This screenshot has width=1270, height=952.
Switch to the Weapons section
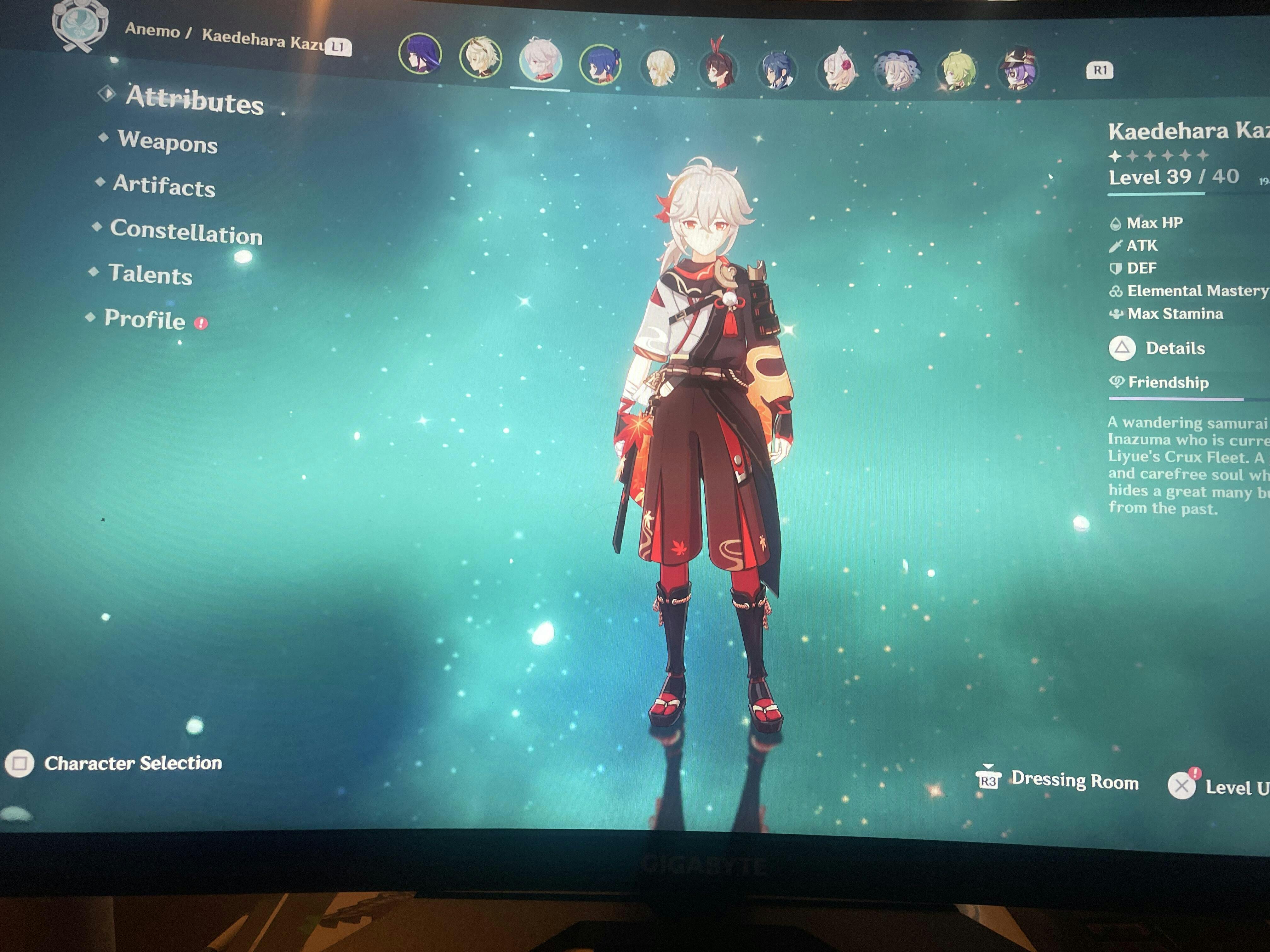pyautogui.click(x=167, y=142)
